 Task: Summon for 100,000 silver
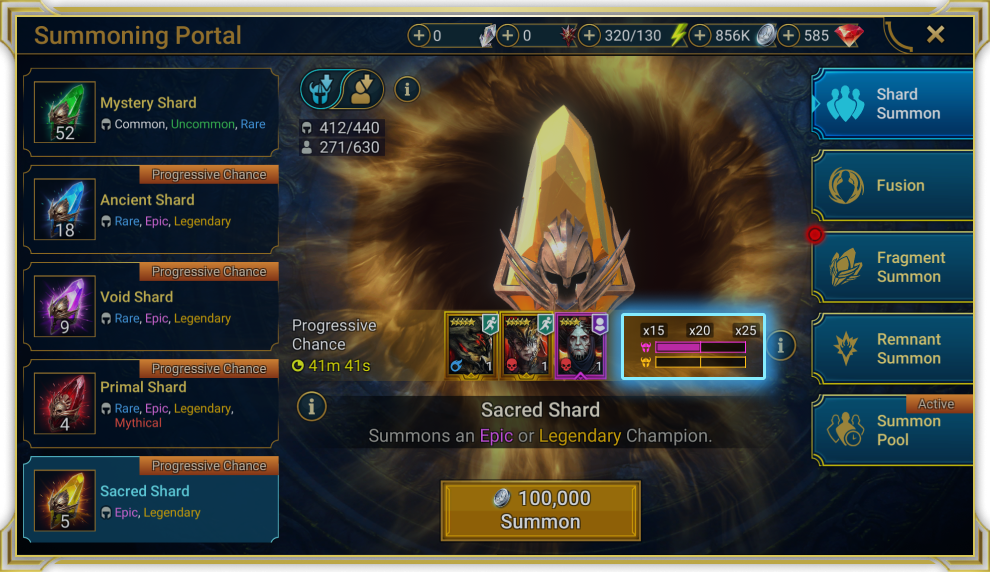pyautogui.click(x=540, y=510)
